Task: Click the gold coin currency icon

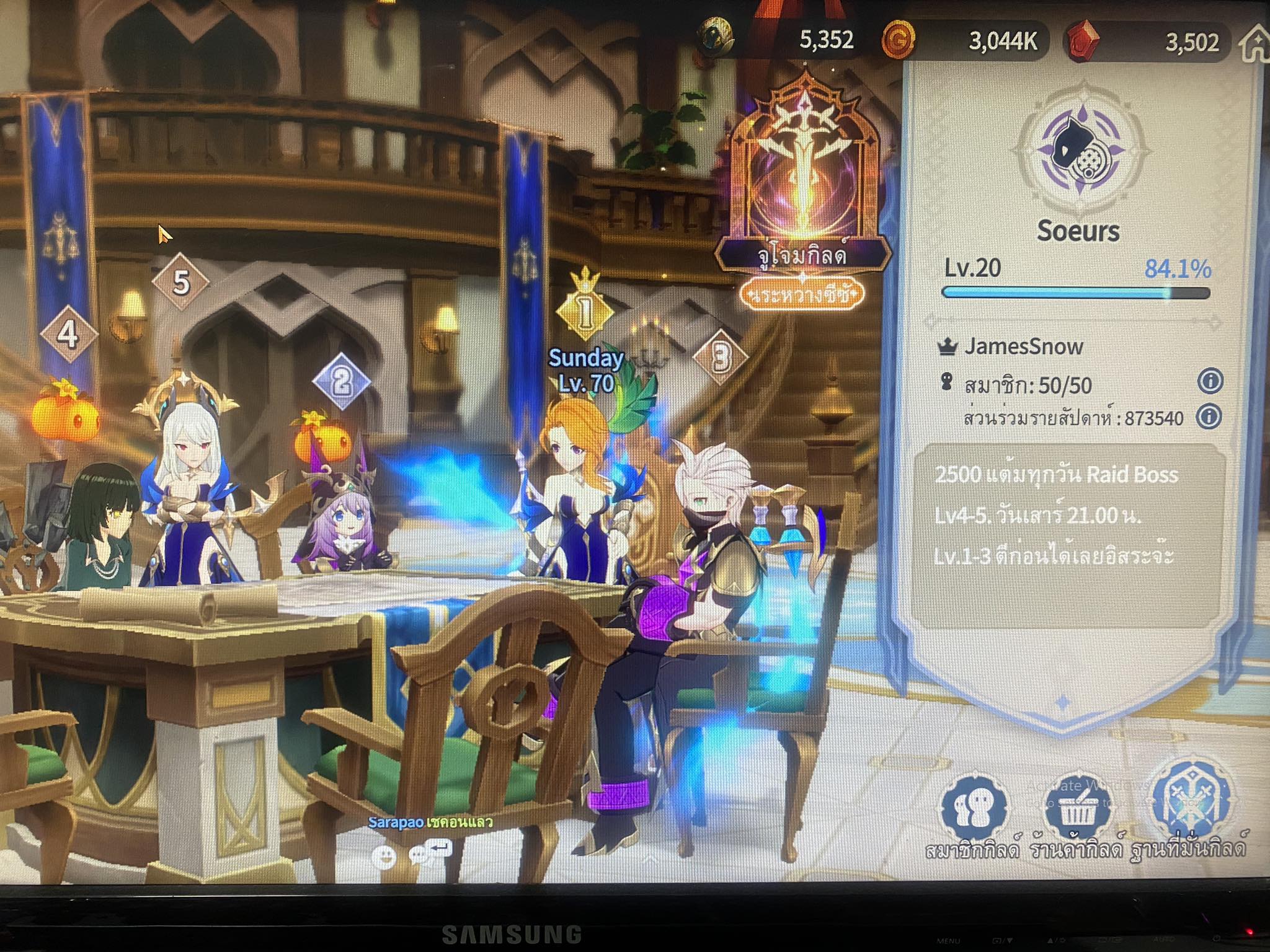Action: (x=898, y=40)
